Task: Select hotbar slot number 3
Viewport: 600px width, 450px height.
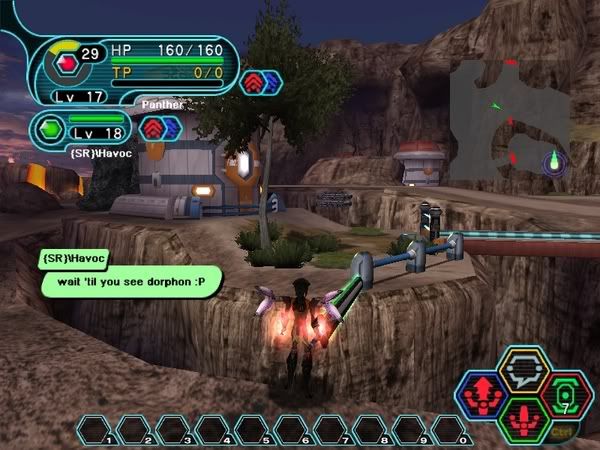Action: [174, 430]
